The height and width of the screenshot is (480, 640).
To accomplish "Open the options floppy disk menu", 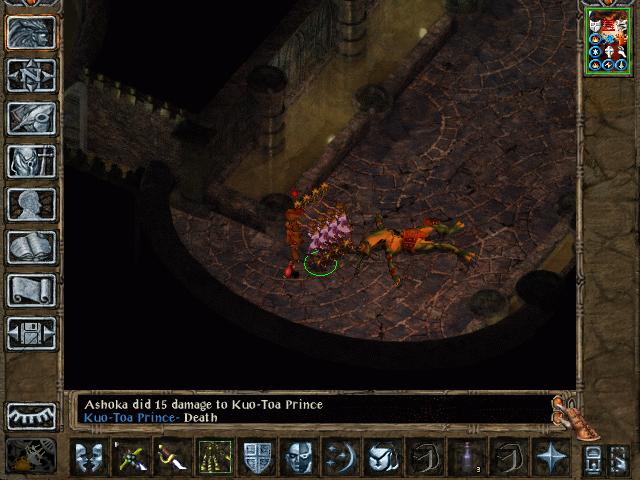I will pyautogui.click(x=31, y=333).
